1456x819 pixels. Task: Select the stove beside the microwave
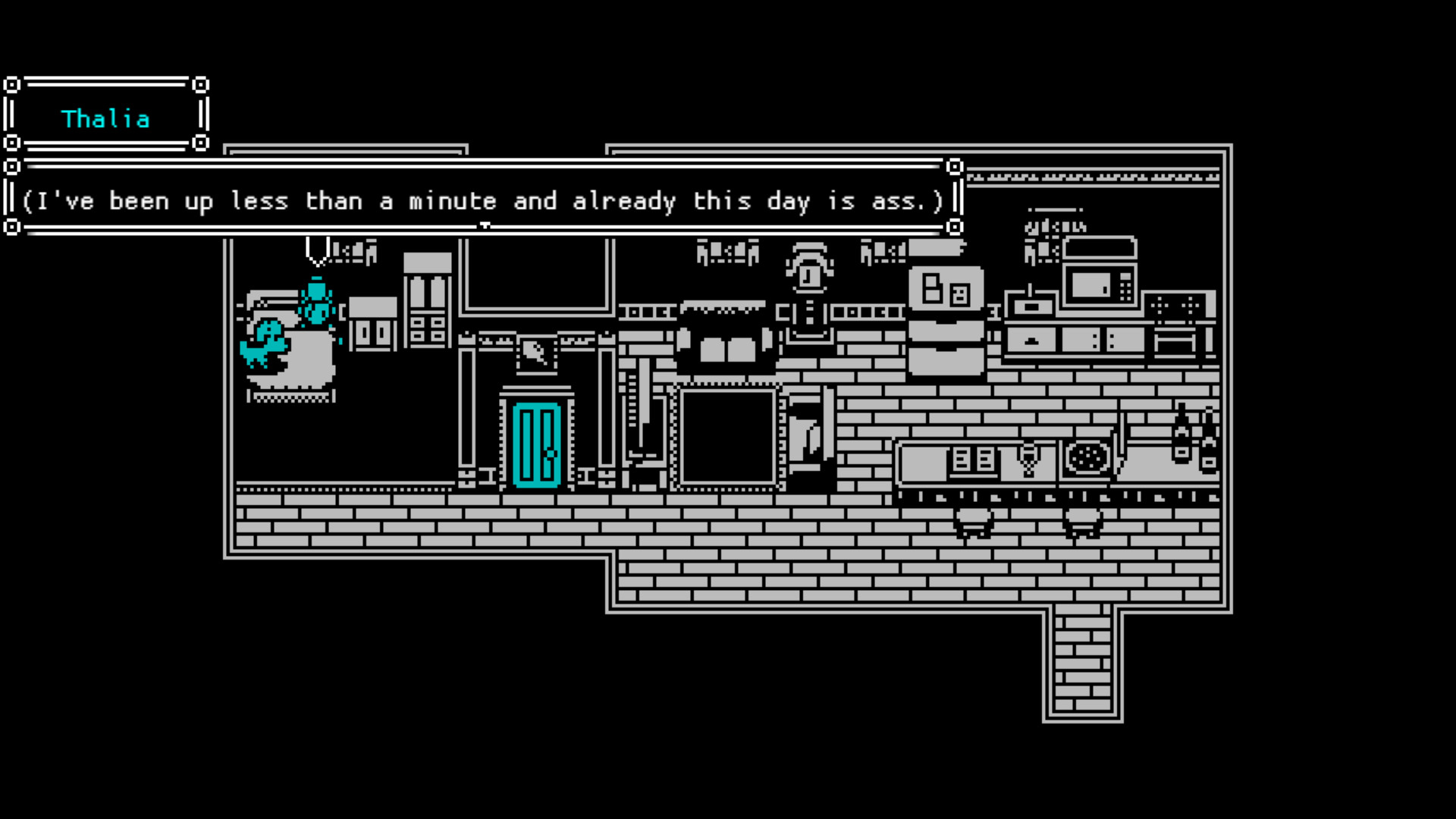click(1175, 309)
